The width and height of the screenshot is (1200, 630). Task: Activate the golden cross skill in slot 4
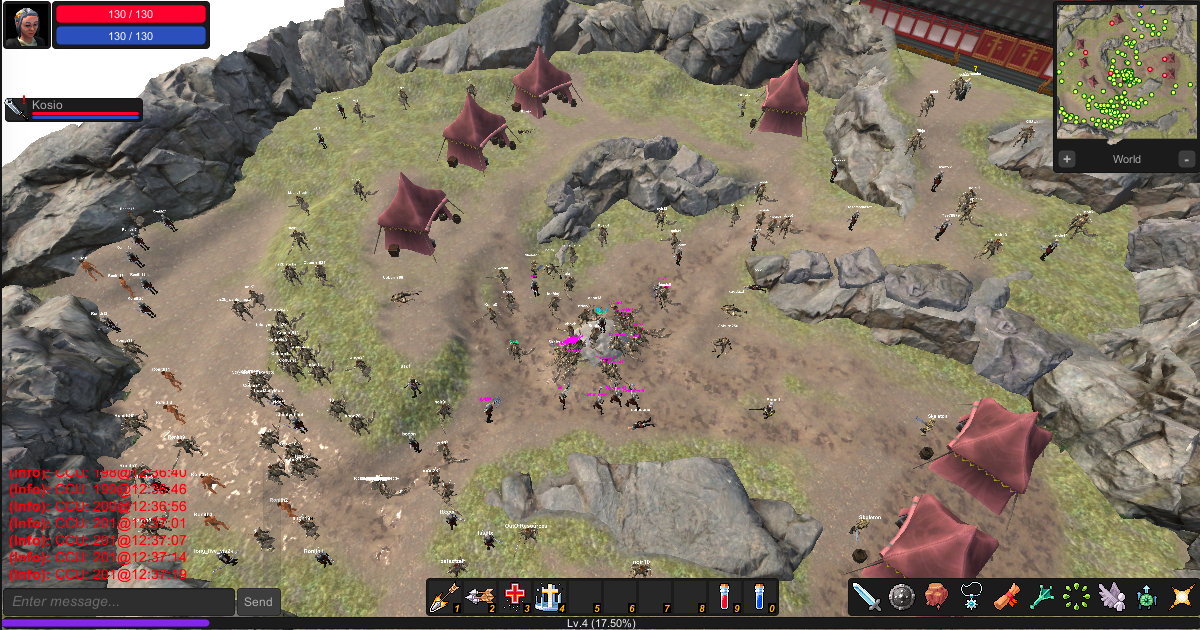(x=549, y=597)
